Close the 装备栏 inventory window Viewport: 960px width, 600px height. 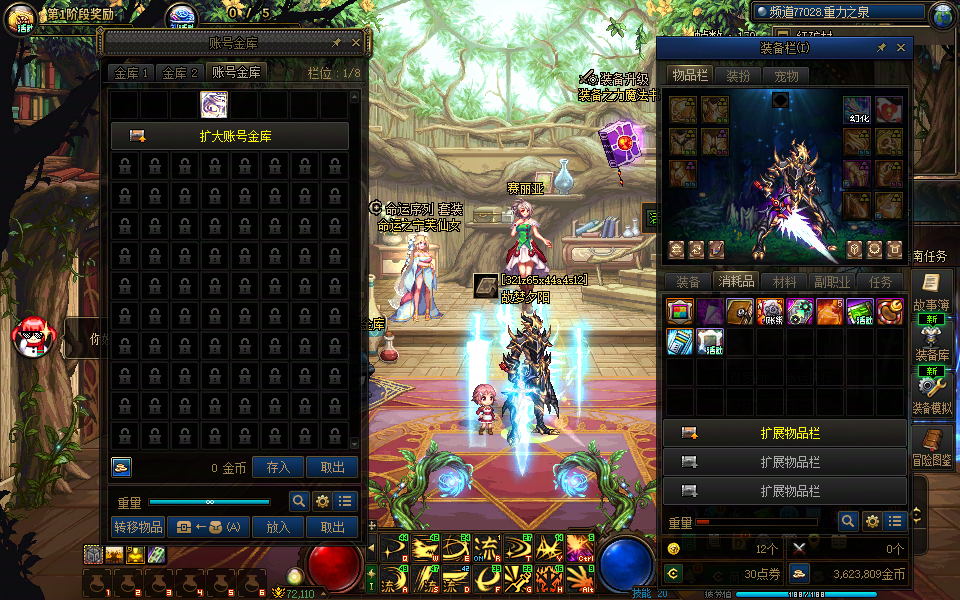pos(901,48)
